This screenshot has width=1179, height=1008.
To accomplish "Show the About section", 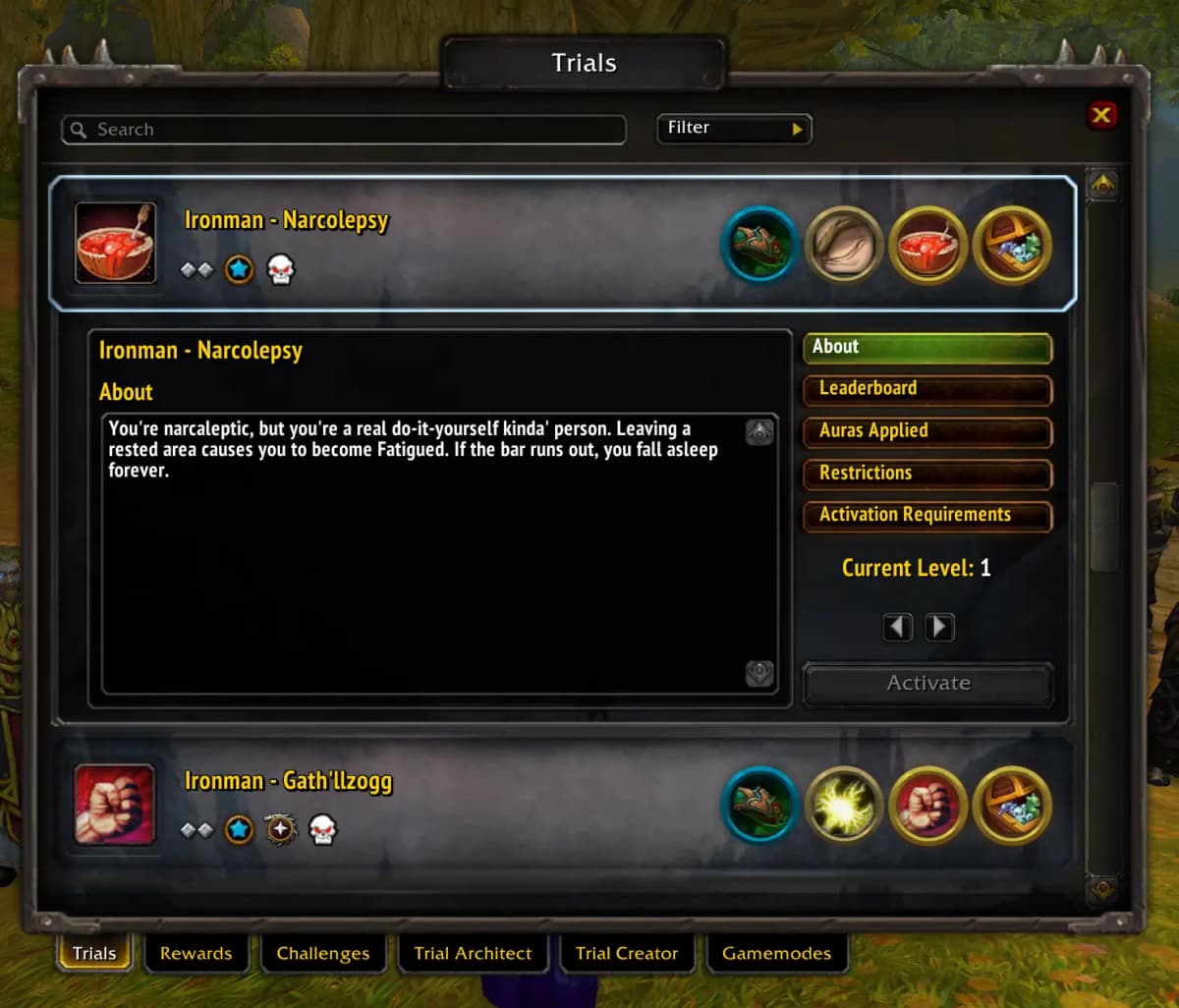I will click(926, 347).
